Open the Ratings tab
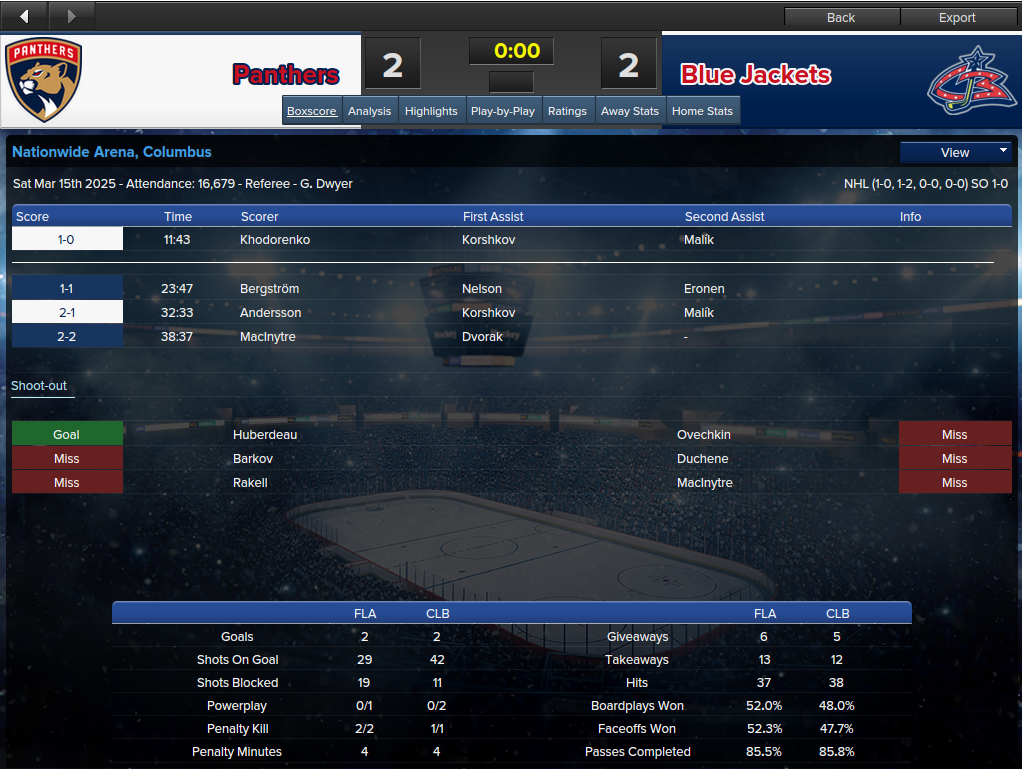 coord(567,111)
